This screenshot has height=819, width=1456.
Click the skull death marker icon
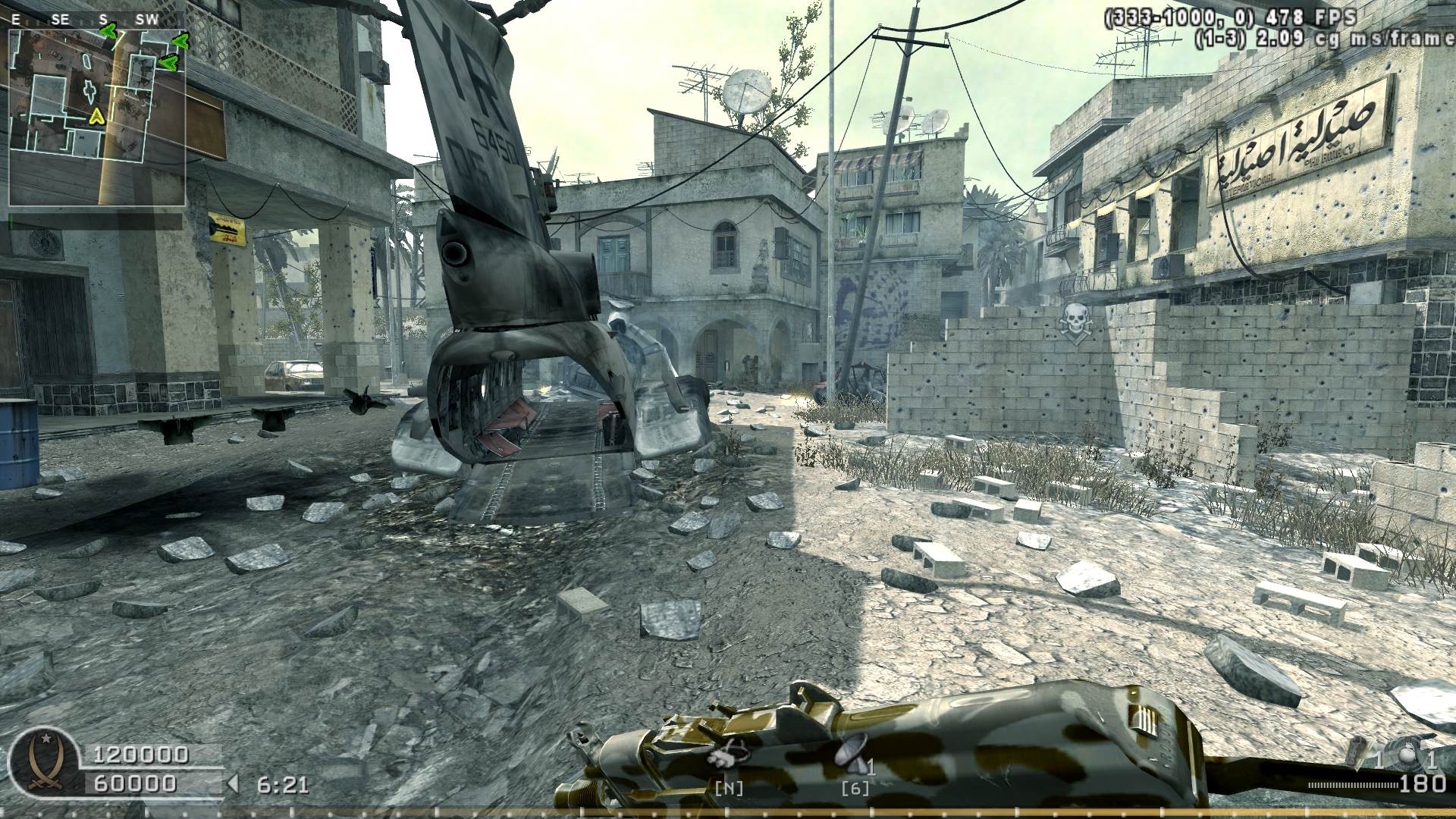(1075, 319)
